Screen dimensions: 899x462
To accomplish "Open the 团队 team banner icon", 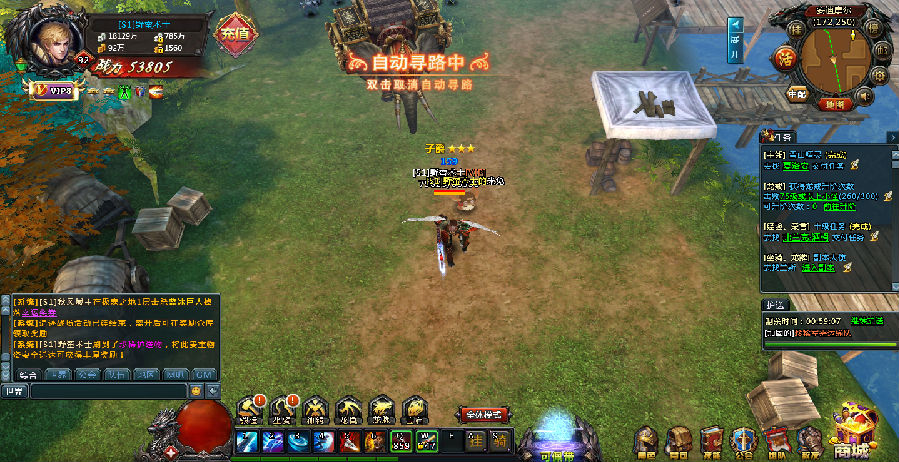I will (x=776, y=440).
